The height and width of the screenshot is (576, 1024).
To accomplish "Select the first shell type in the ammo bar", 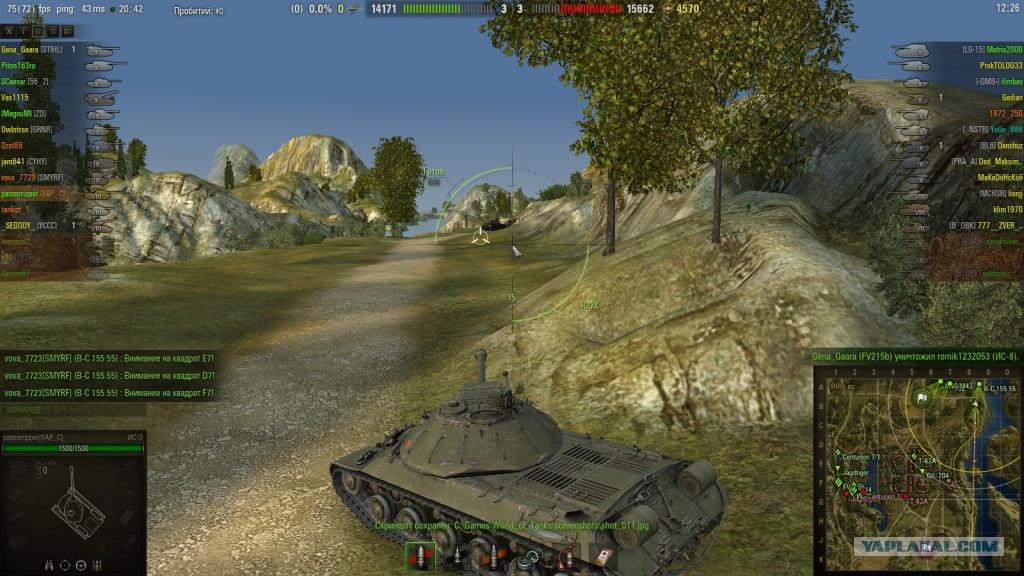I will tap(418, 557).
